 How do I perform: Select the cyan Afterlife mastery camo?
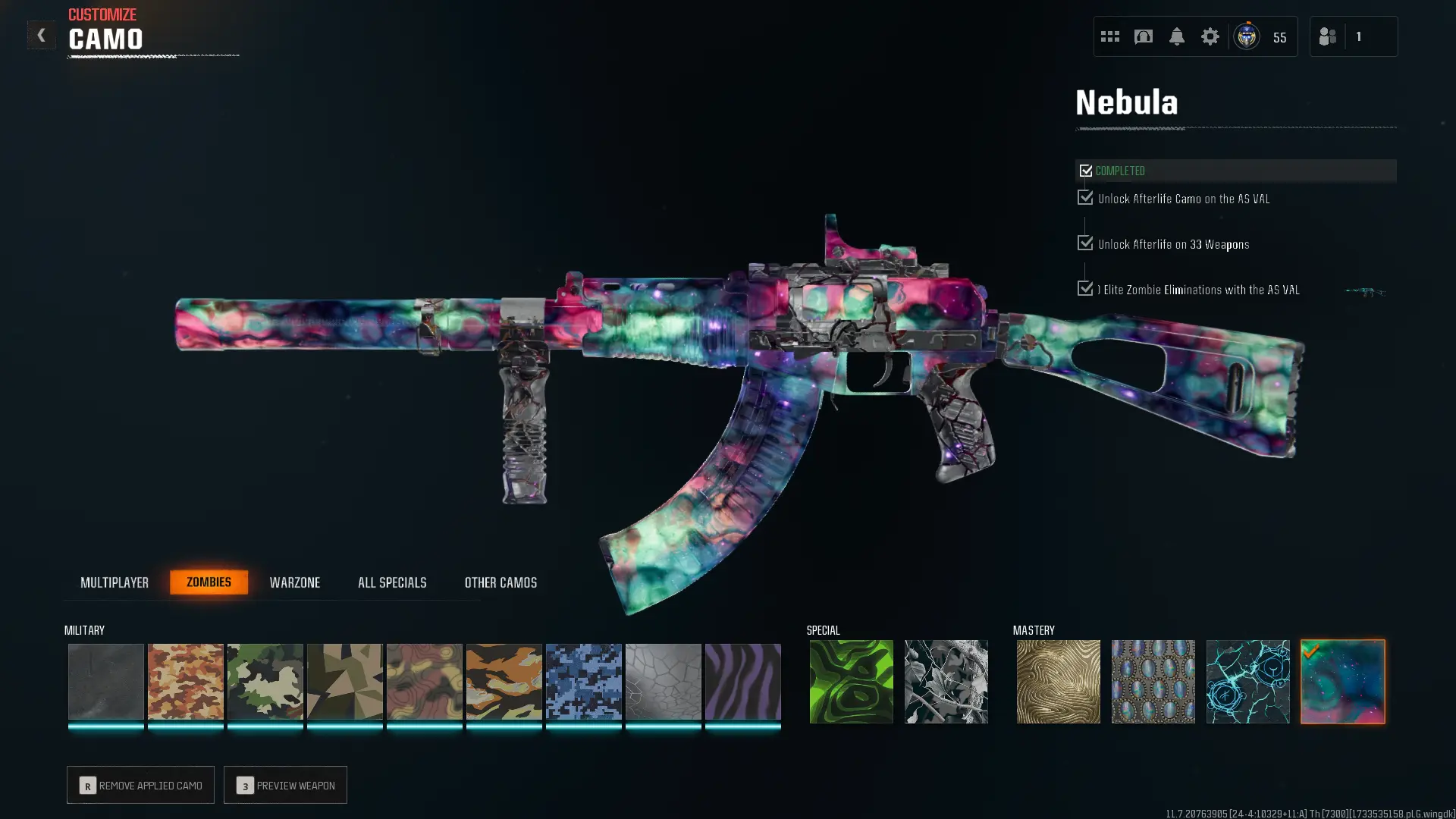(x=1247, y=681)
